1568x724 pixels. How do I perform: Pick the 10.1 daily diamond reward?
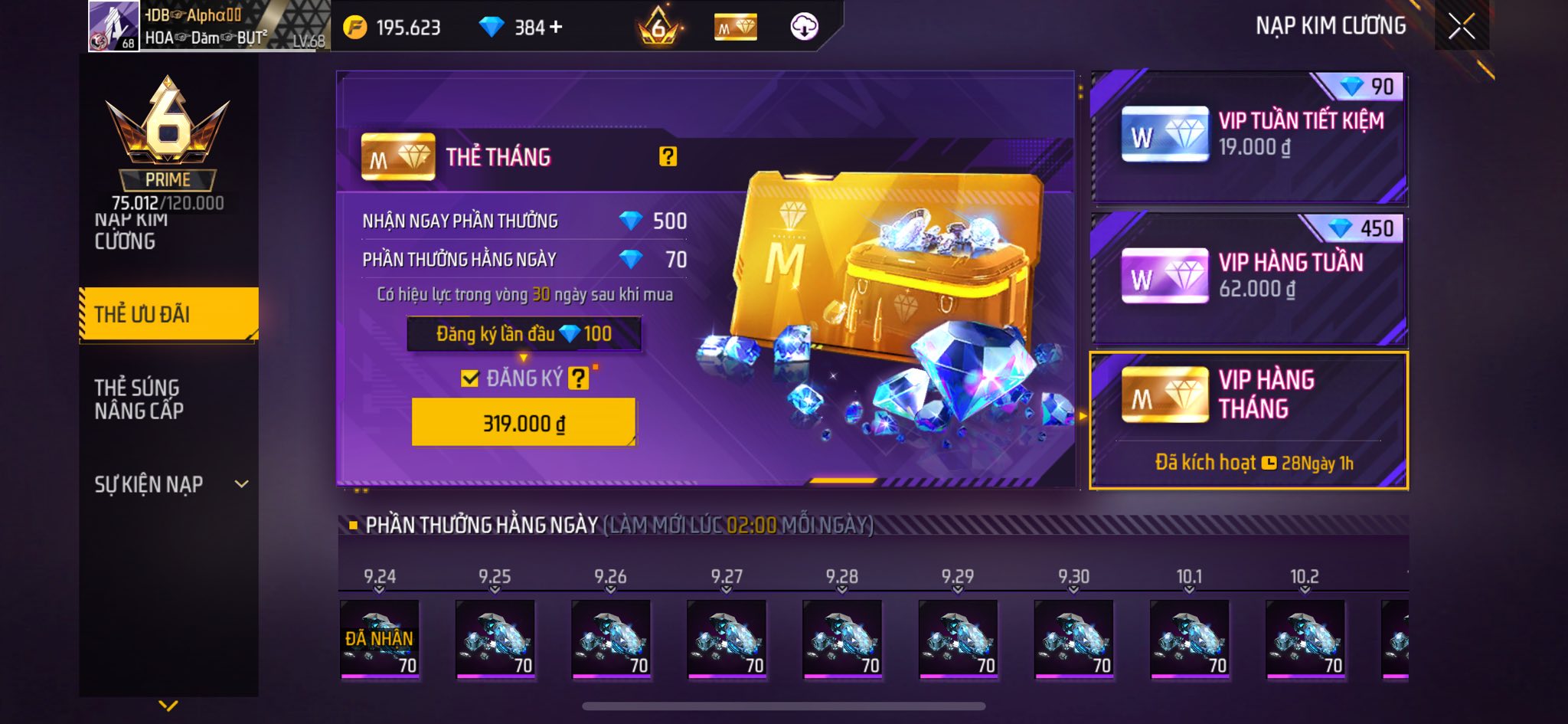coord(1189,639)
